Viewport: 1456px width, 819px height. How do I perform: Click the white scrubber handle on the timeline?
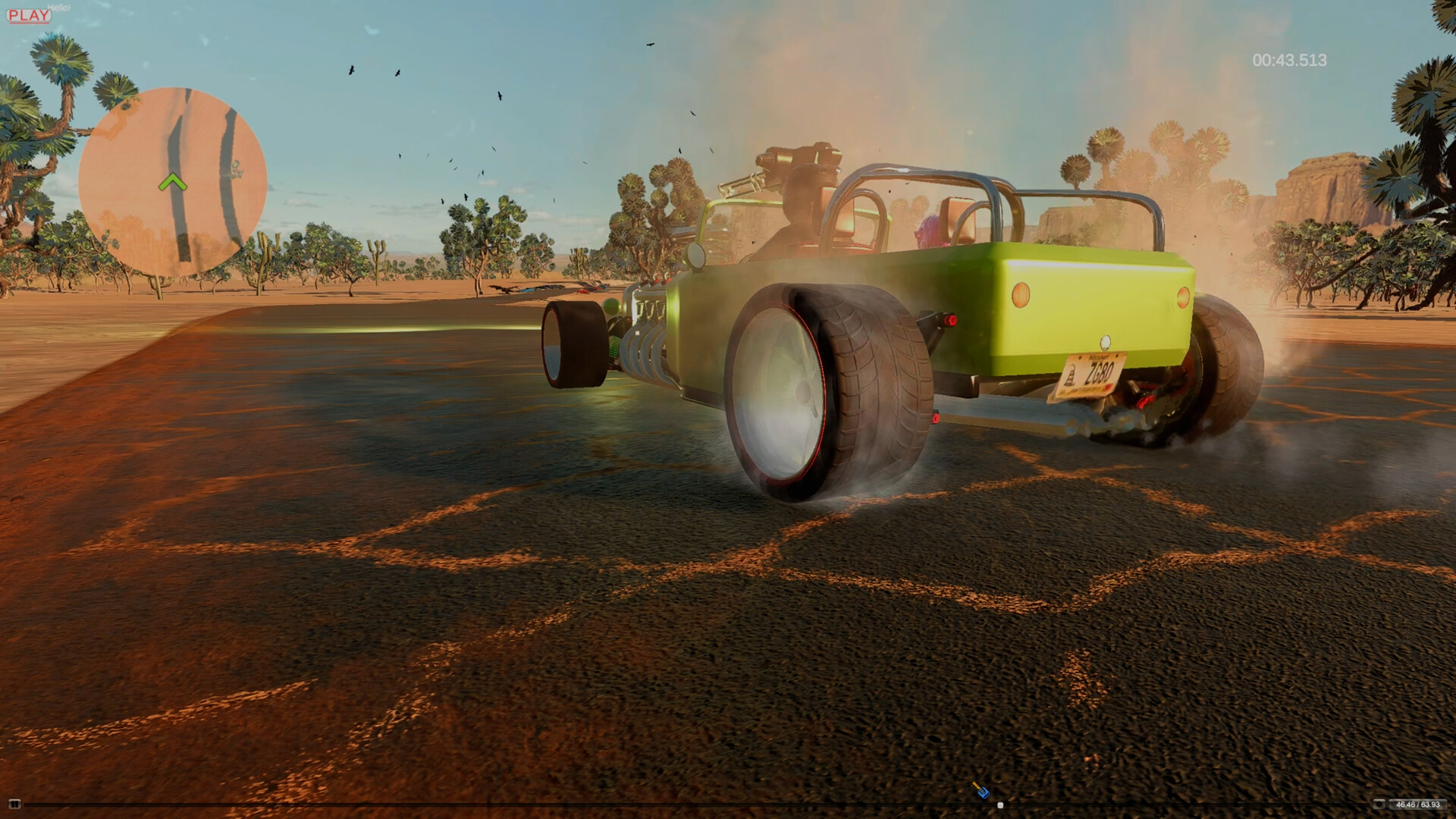coord(1000,805)
